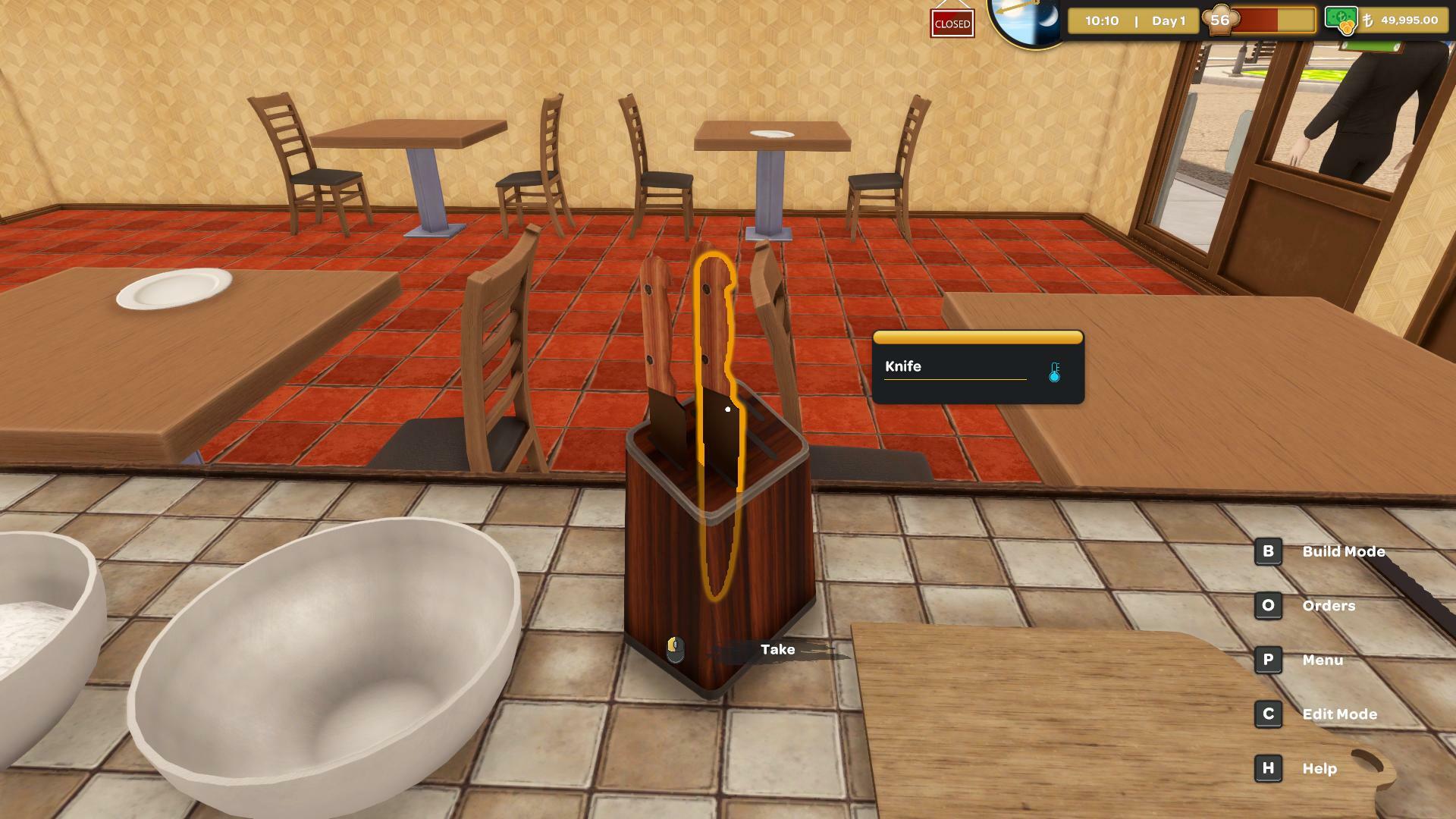Select the Menu entry in the shortcut list
1456x819 pixels.
(x=1323, y=660)
